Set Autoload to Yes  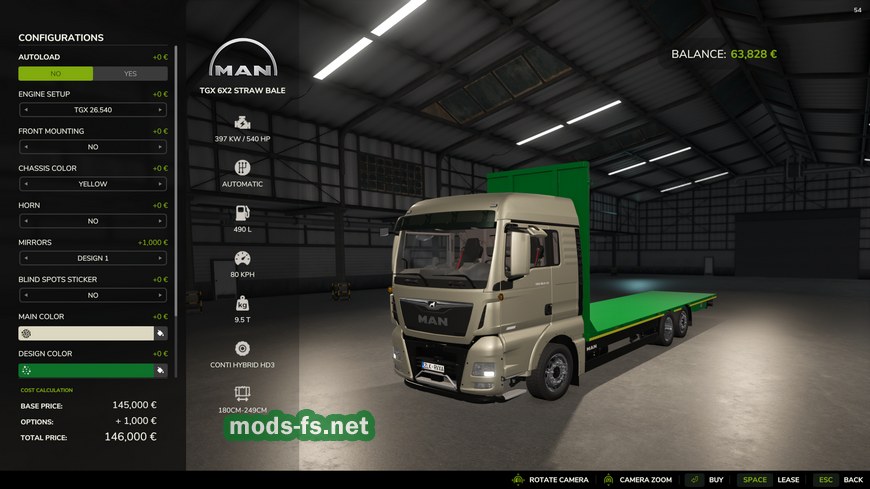pos(130,73)
